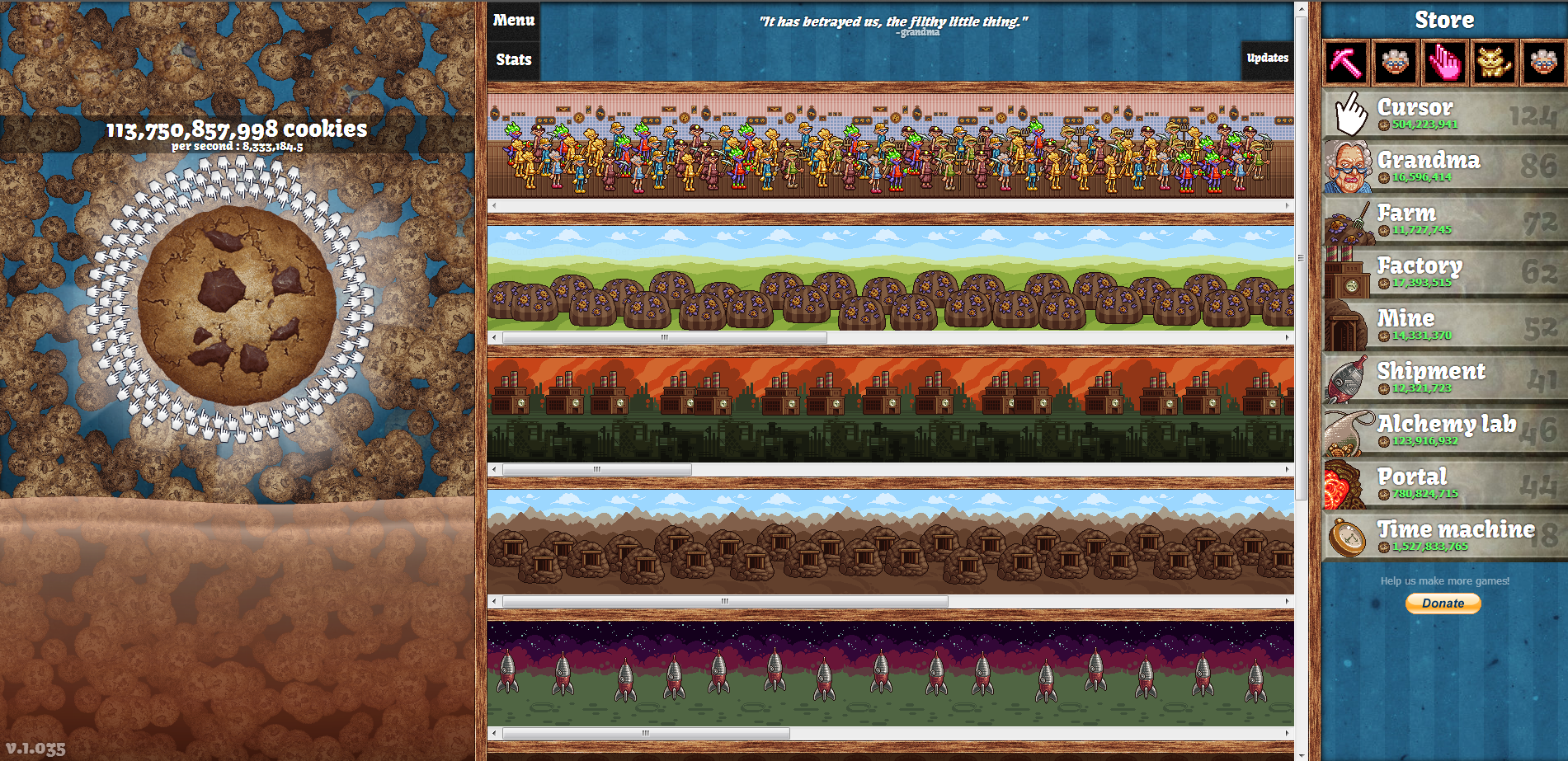
Task: Purchase a Shipment building
Action: [x=1445, y=378]
